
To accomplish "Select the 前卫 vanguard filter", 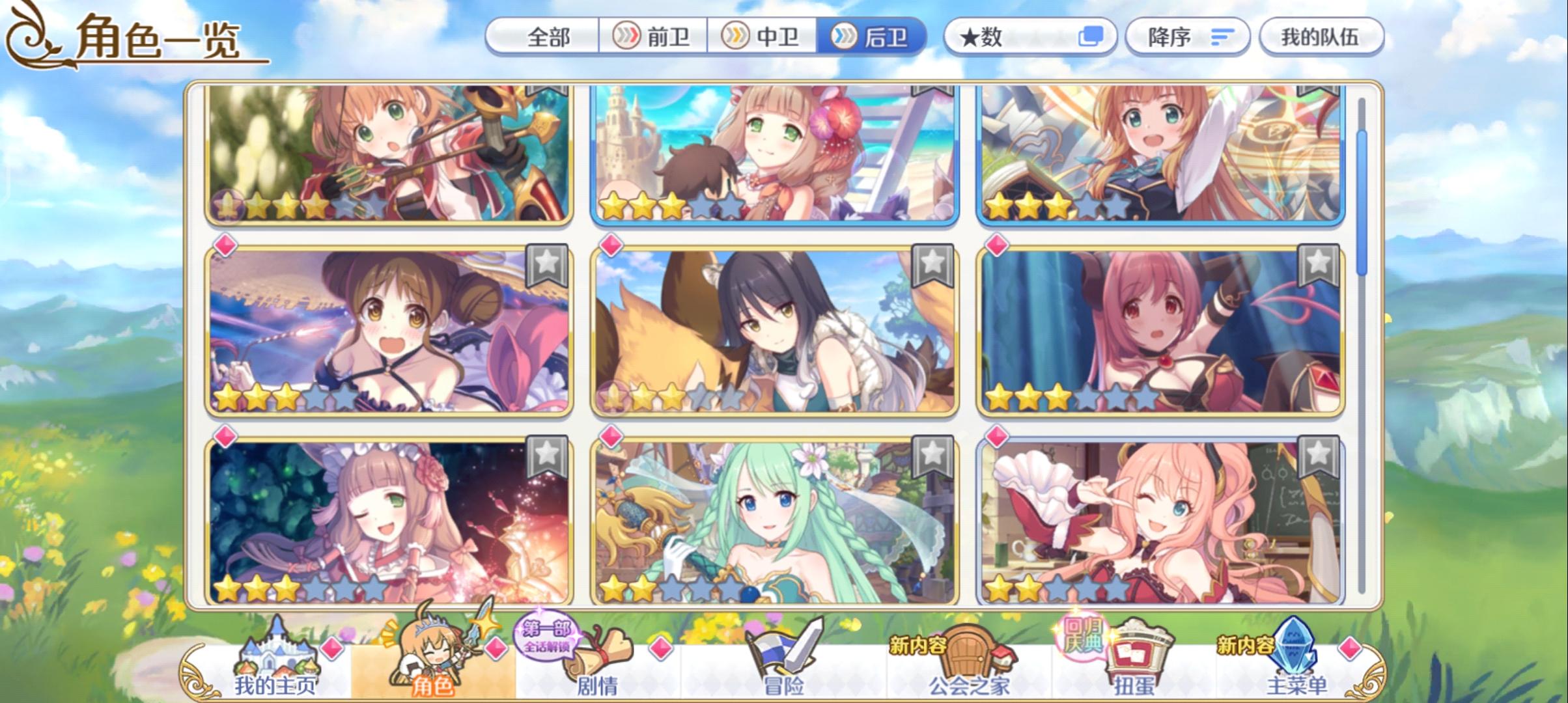I will point(651,37).
